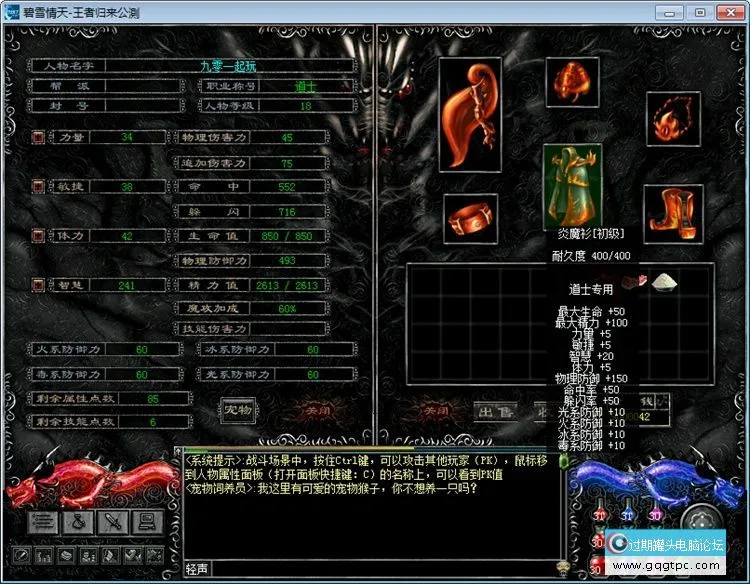Click the chat input box
Screen dimensions: 750x584
tap(380, 568)
